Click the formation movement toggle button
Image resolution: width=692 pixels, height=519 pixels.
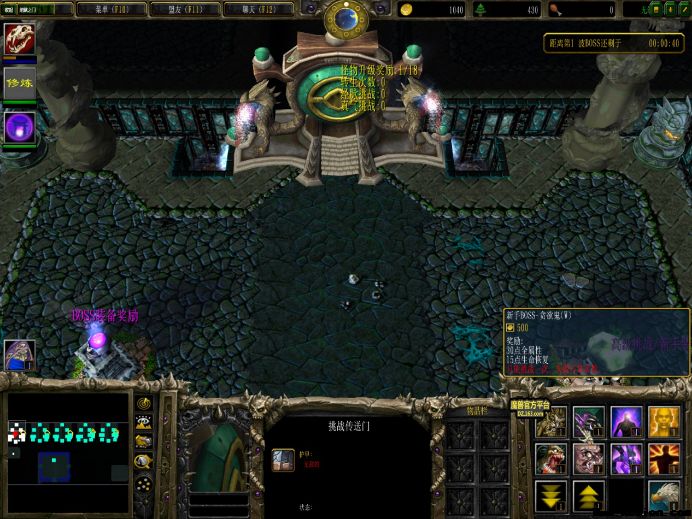click(145, 481)
